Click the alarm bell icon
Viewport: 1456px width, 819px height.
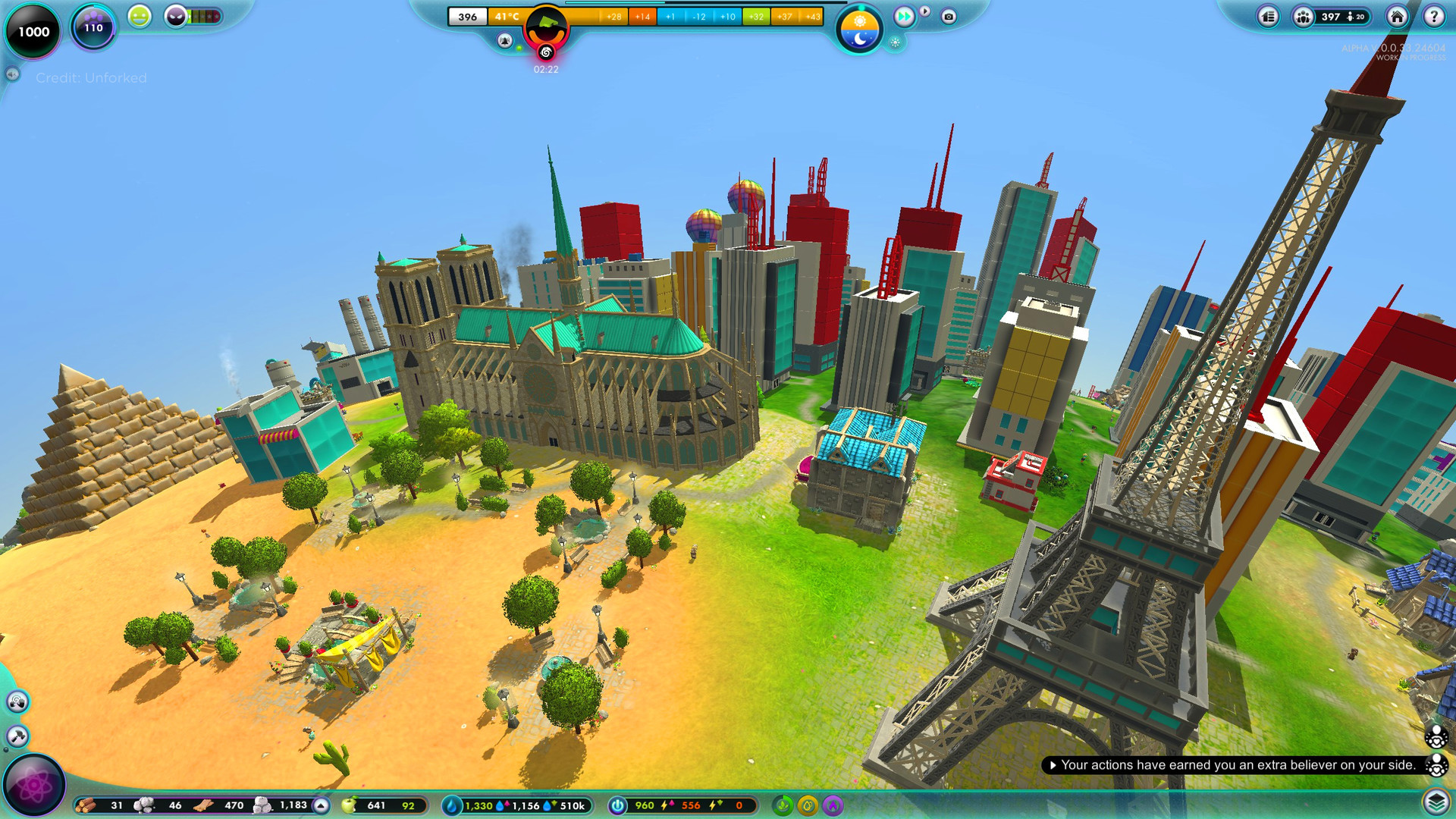click(x=505, y=40)
